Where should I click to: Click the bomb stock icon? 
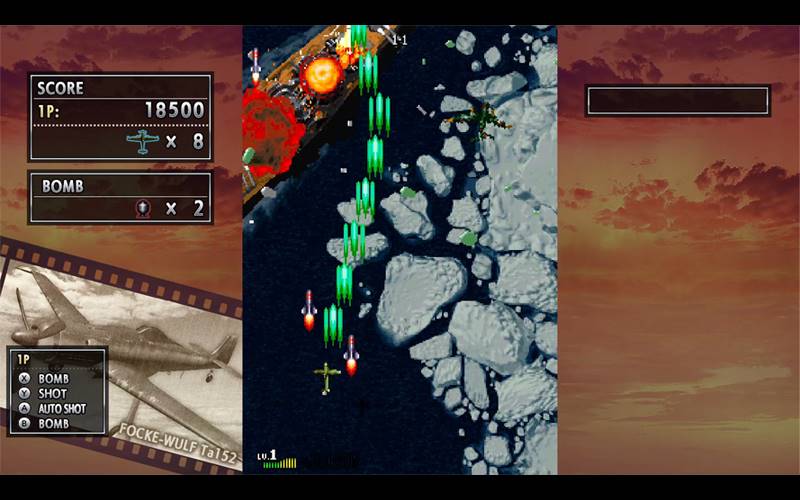[x=145, y=208]
